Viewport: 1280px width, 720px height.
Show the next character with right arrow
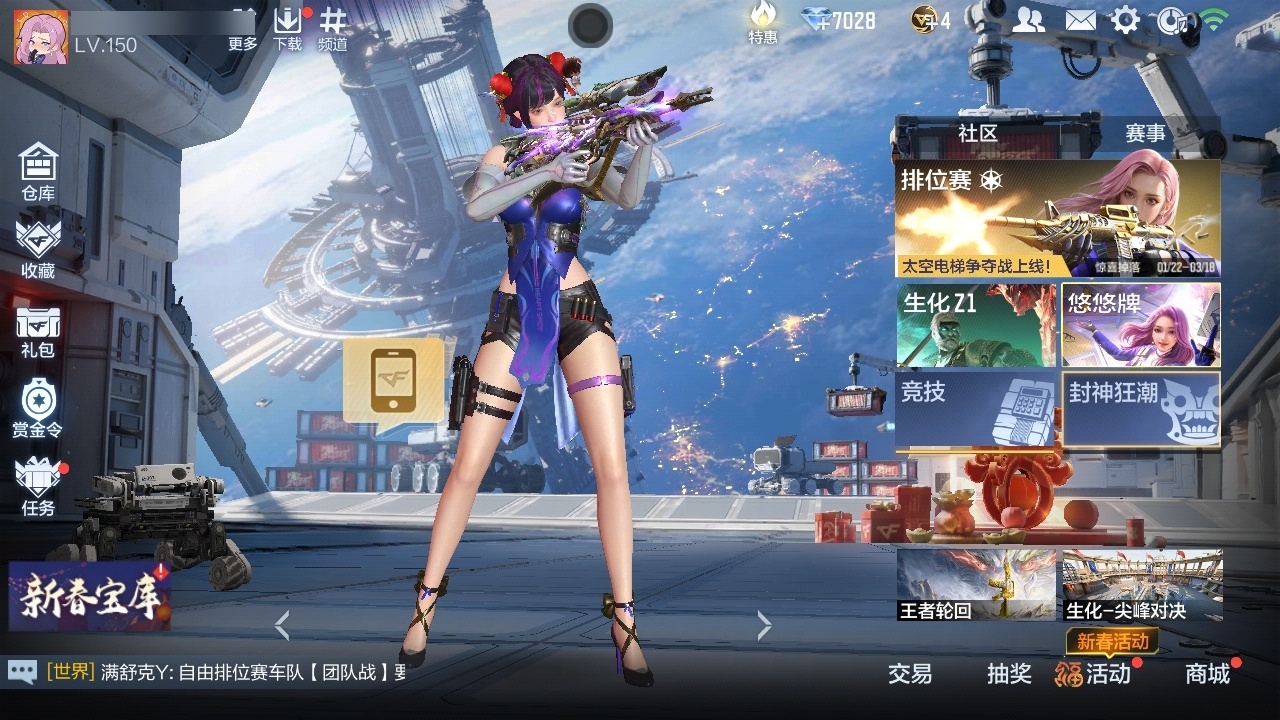click(765, 626)
